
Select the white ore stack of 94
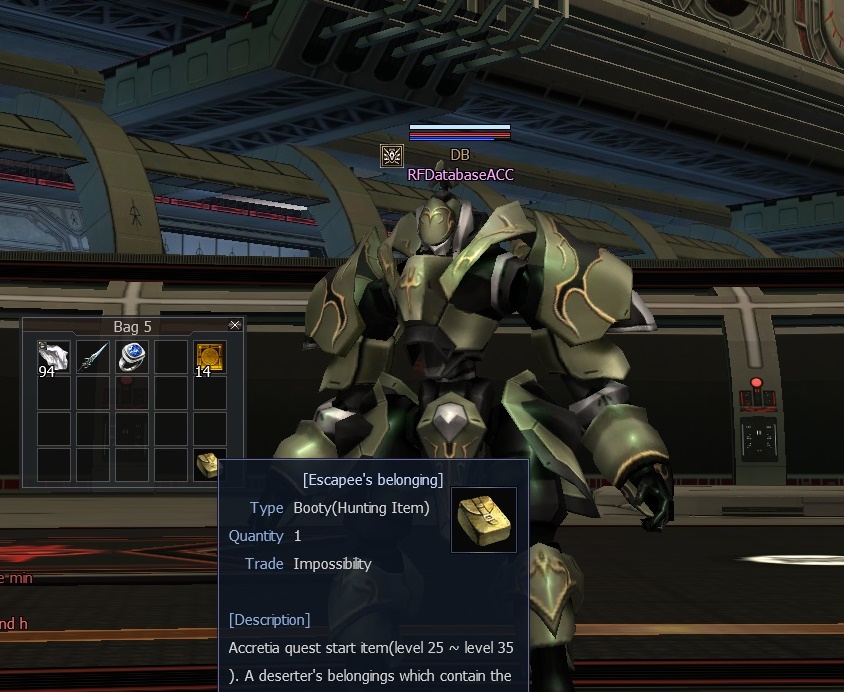pyautogui.click(x=53, y=357)
